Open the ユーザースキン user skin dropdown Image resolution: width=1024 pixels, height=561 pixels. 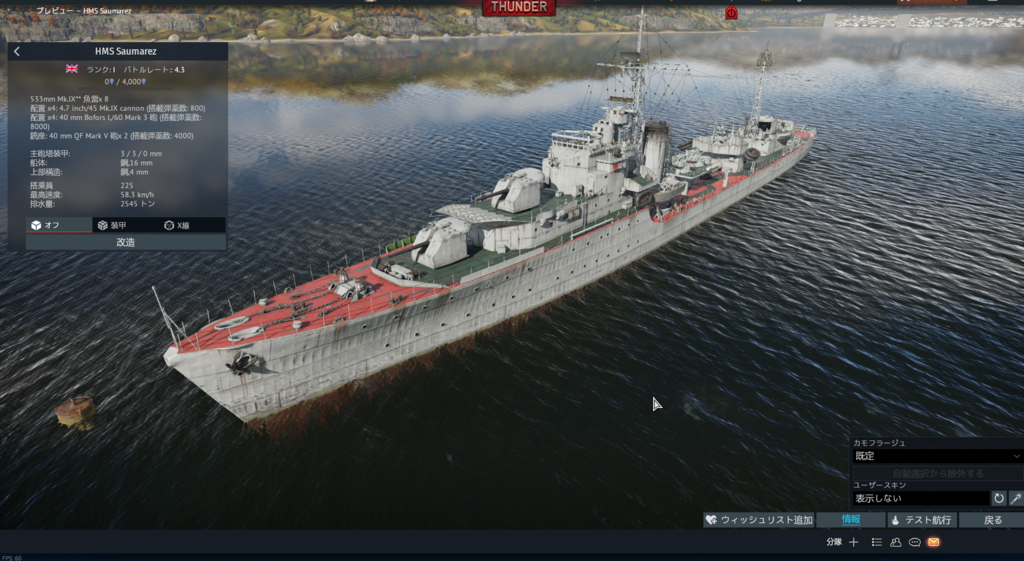920,498
